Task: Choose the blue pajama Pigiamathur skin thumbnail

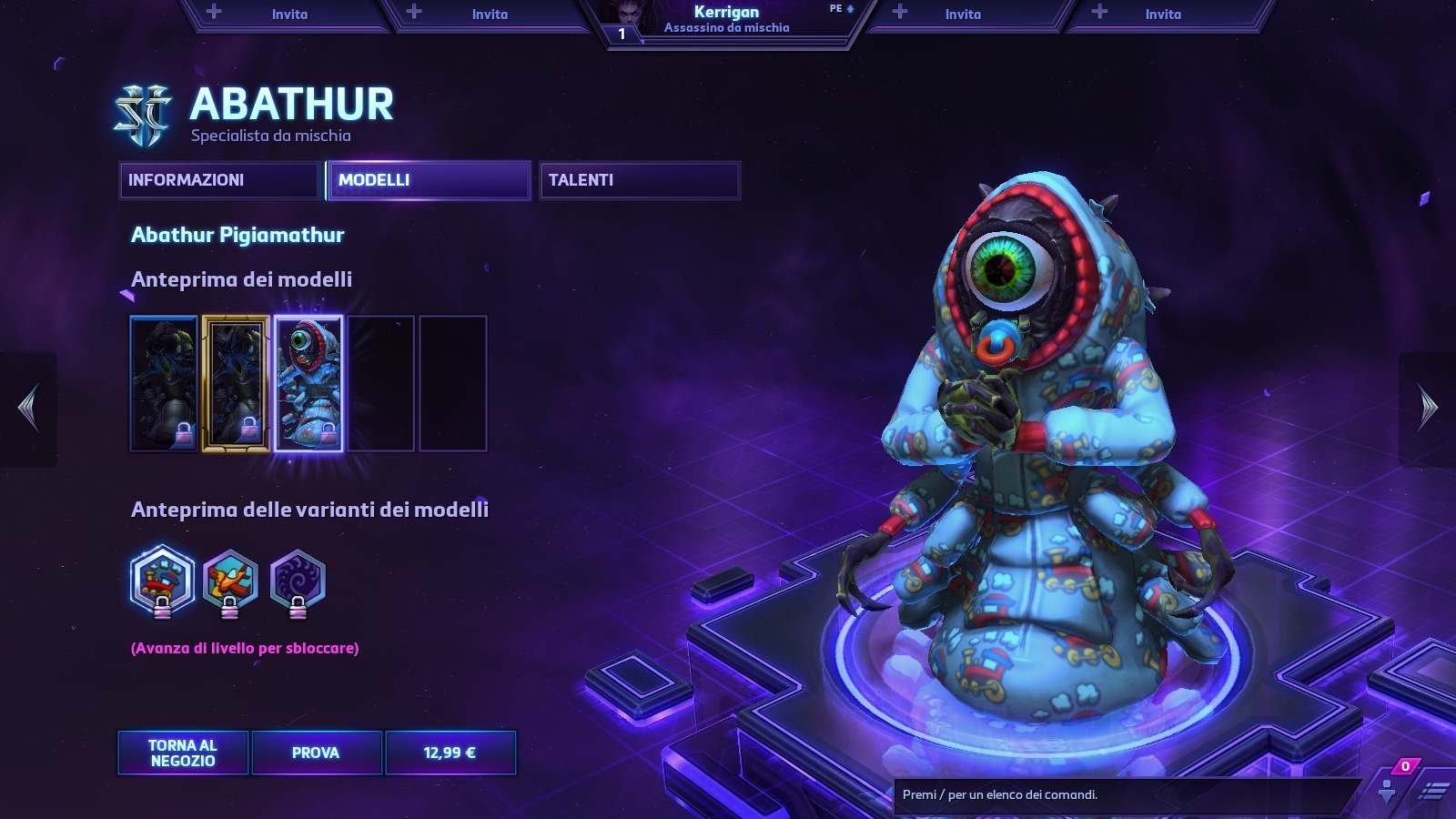Action: pos(308,383)
